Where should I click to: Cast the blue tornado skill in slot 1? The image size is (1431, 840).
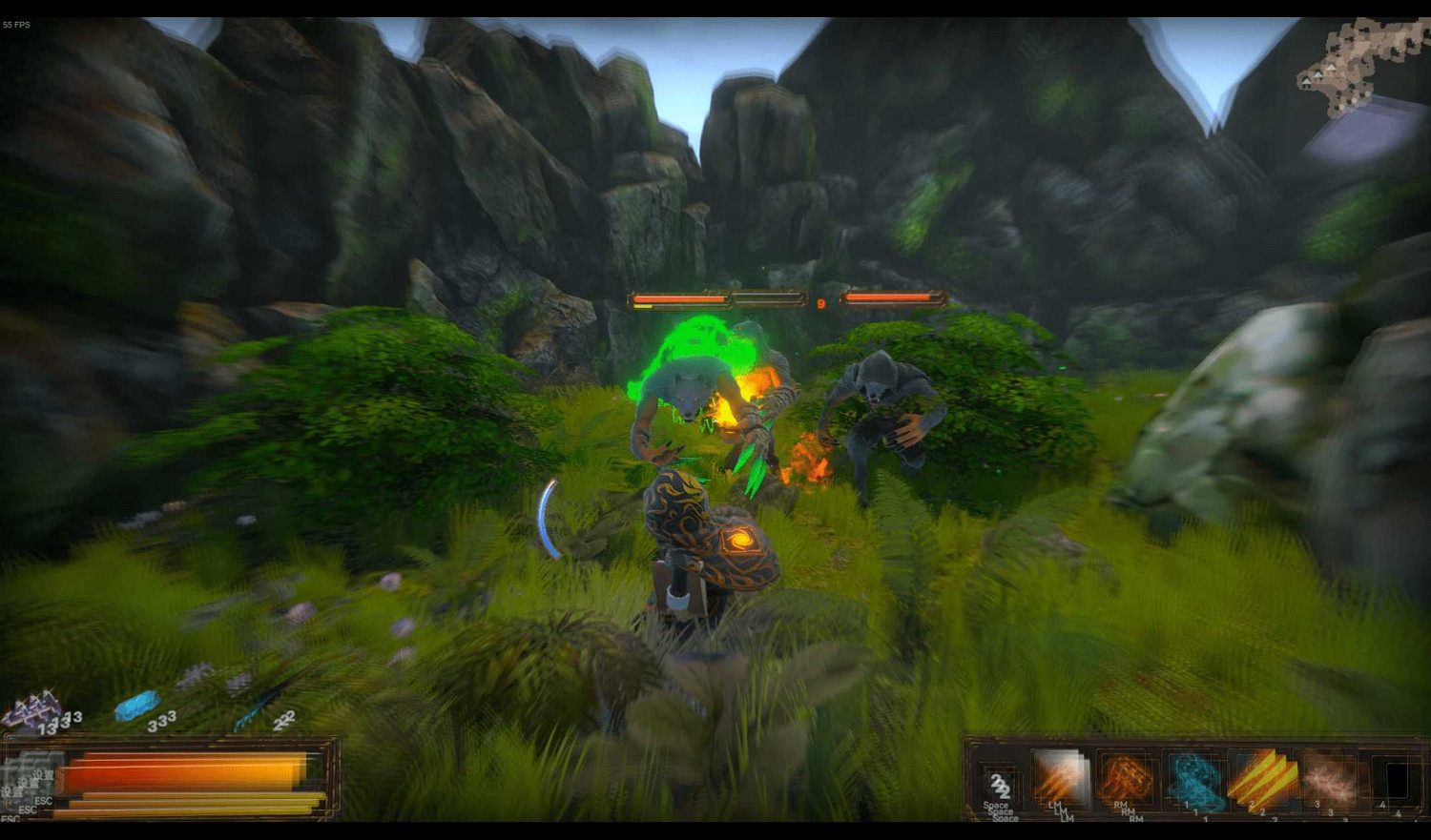coord(1197,780)
